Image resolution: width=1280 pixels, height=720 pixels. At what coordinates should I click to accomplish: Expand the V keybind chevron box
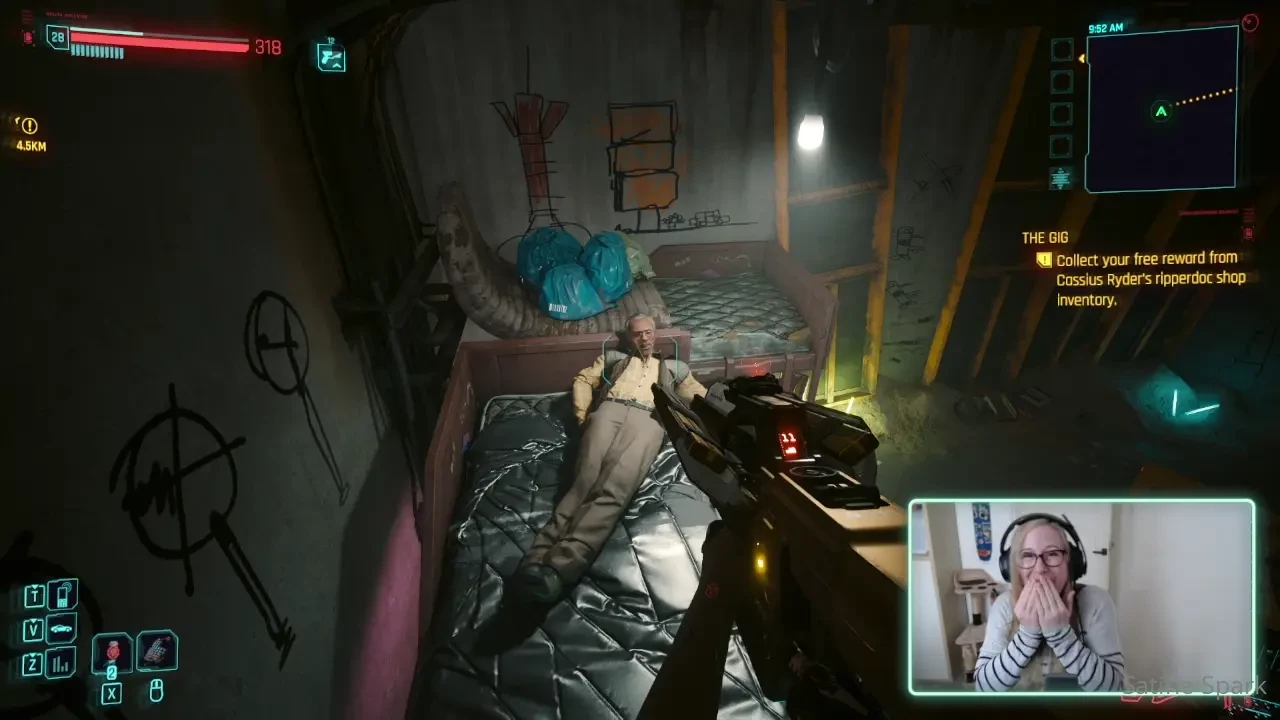tap(33, 628)
